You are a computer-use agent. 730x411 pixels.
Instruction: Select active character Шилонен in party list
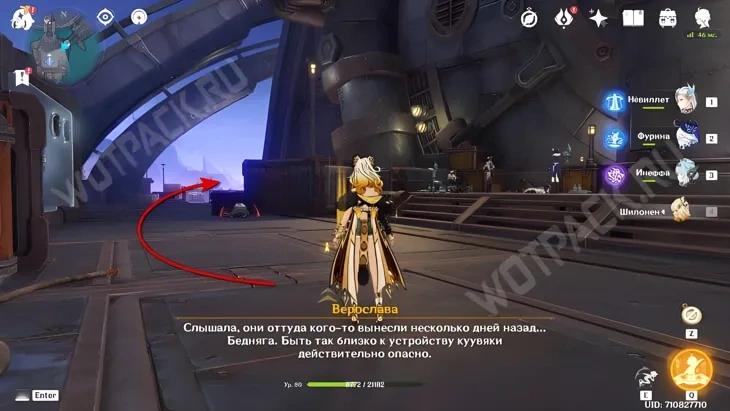point(683,209)
